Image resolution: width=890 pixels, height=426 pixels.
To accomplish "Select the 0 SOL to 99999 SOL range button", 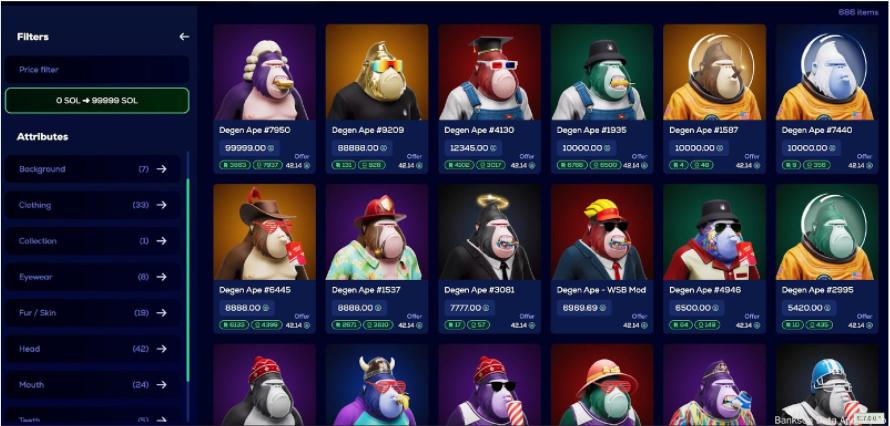I will pos(96,101).
